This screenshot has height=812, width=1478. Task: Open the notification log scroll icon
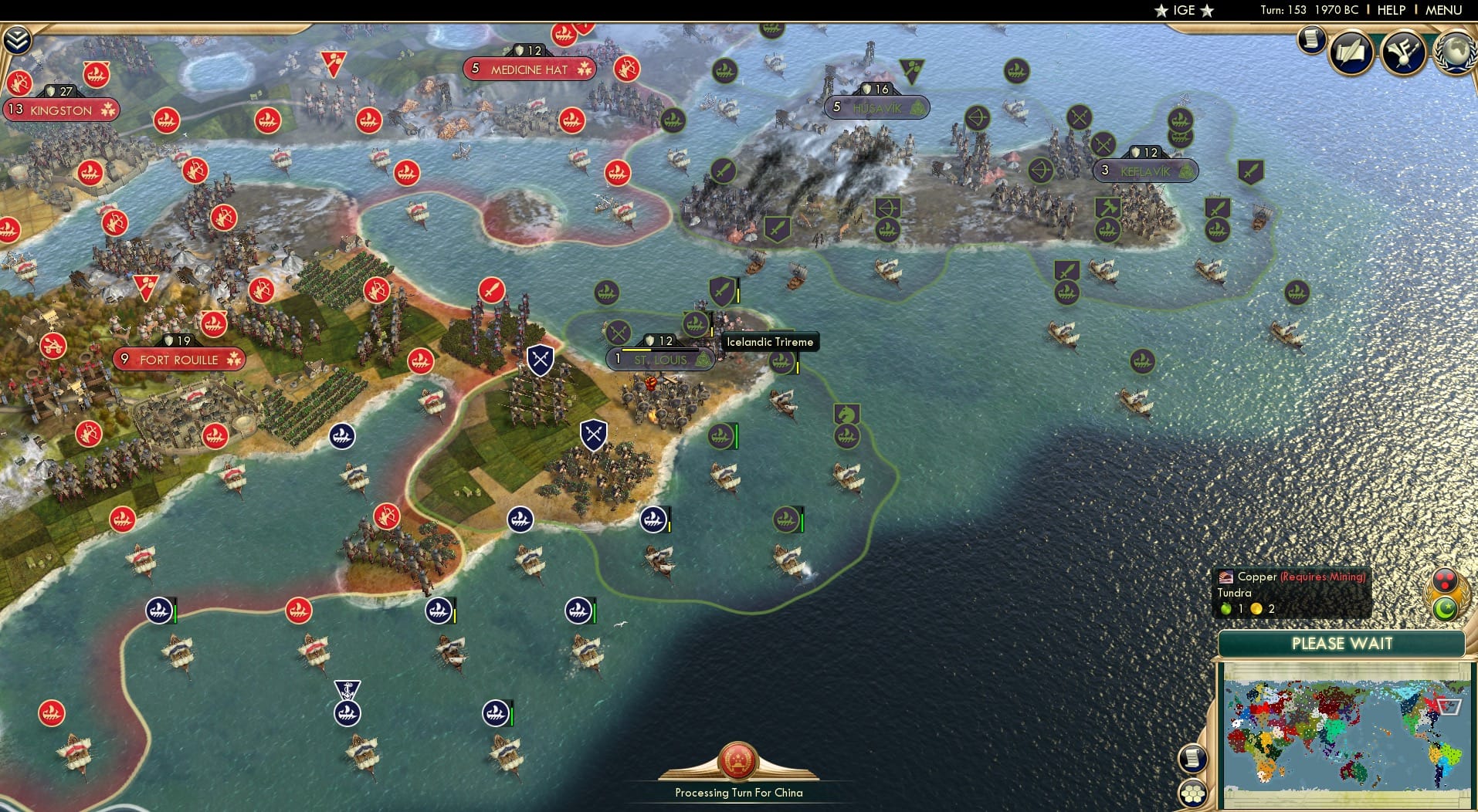1310,39
